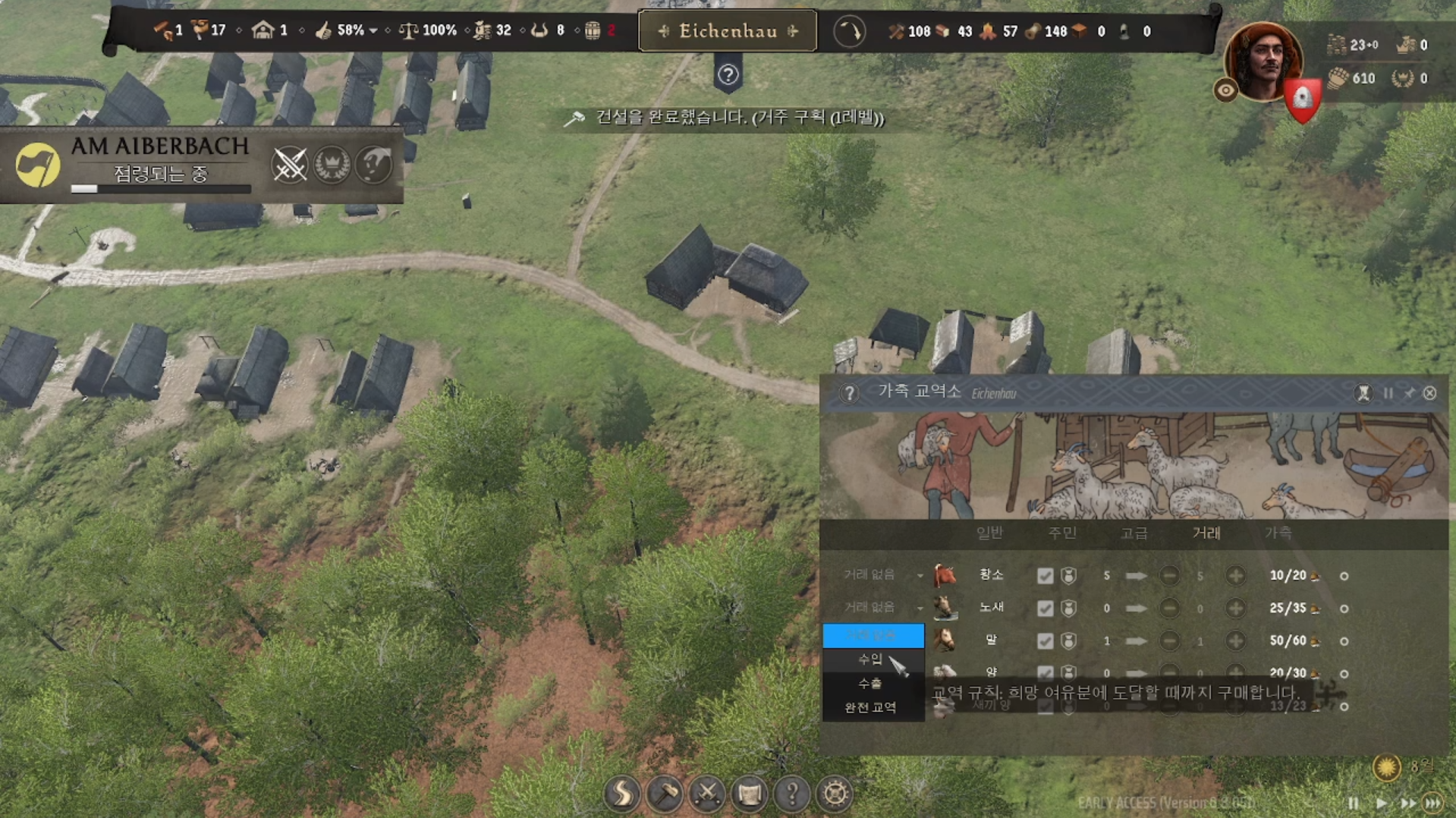Close the 가축 교역소 panel
Screen dimensions: 1456x818
click(x=1429, y=393)
